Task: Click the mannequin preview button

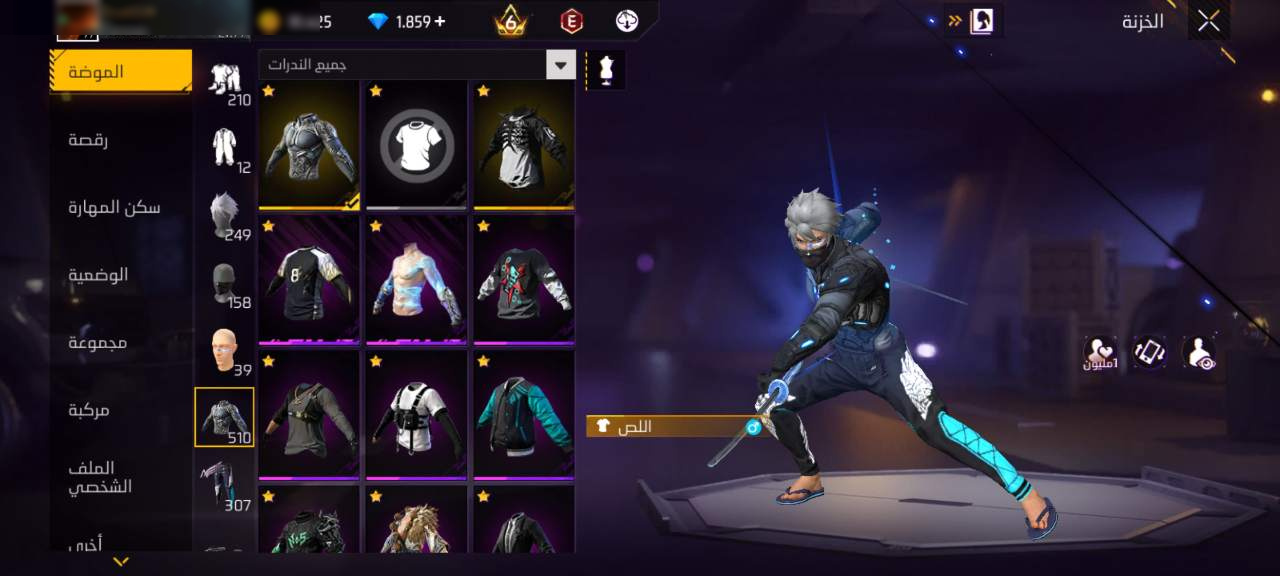Action: click(x=605, y=70)
